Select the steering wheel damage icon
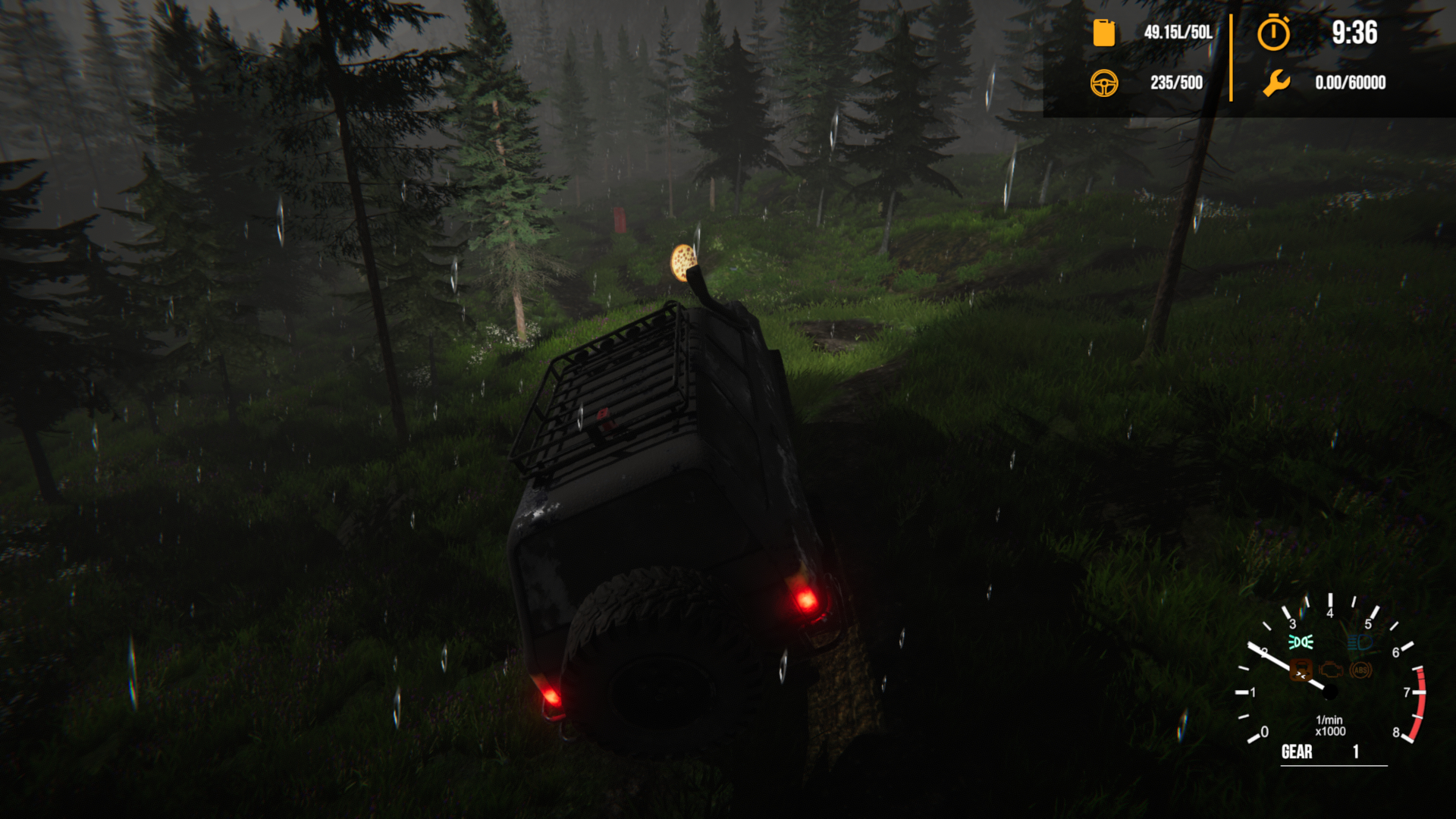1456x819 pixels. pyautogui.click(x=1104, y=83)
